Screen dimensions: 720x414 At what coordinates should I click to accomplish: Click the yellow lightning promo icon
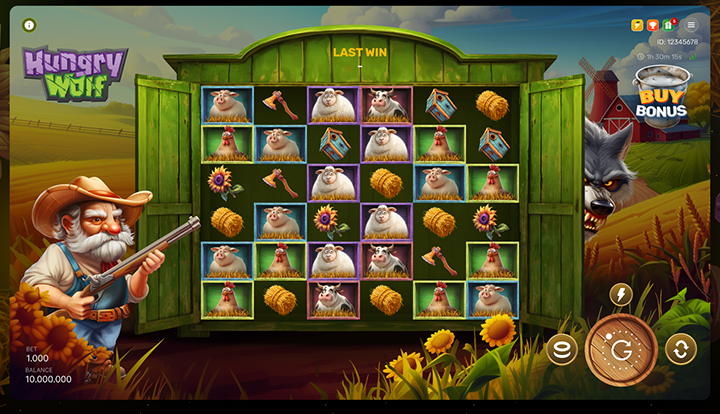click(637, 25)
